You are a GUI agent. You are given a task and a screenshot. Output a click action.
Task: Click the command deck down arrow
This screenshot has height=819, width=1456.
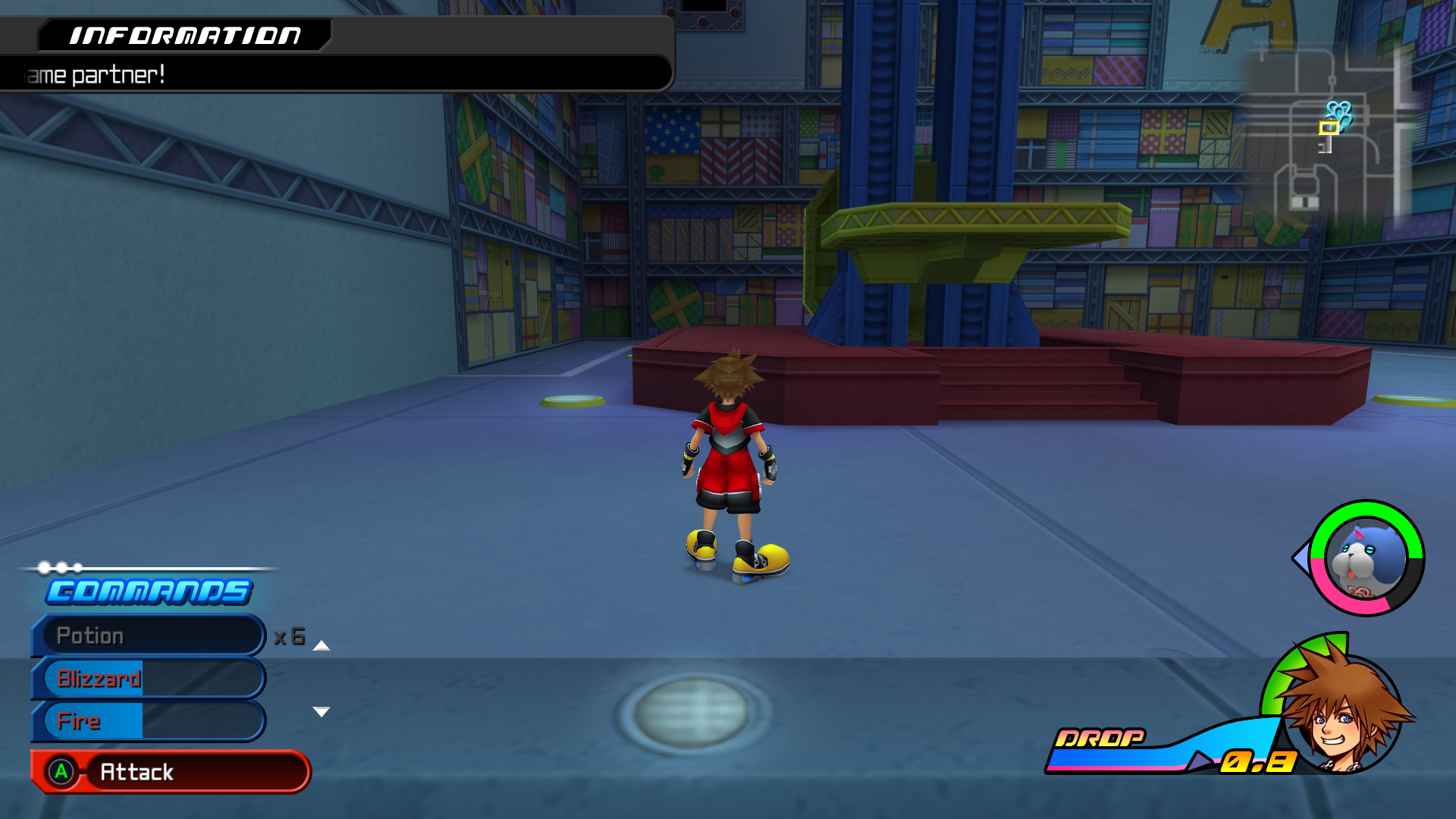click(322, 711)
